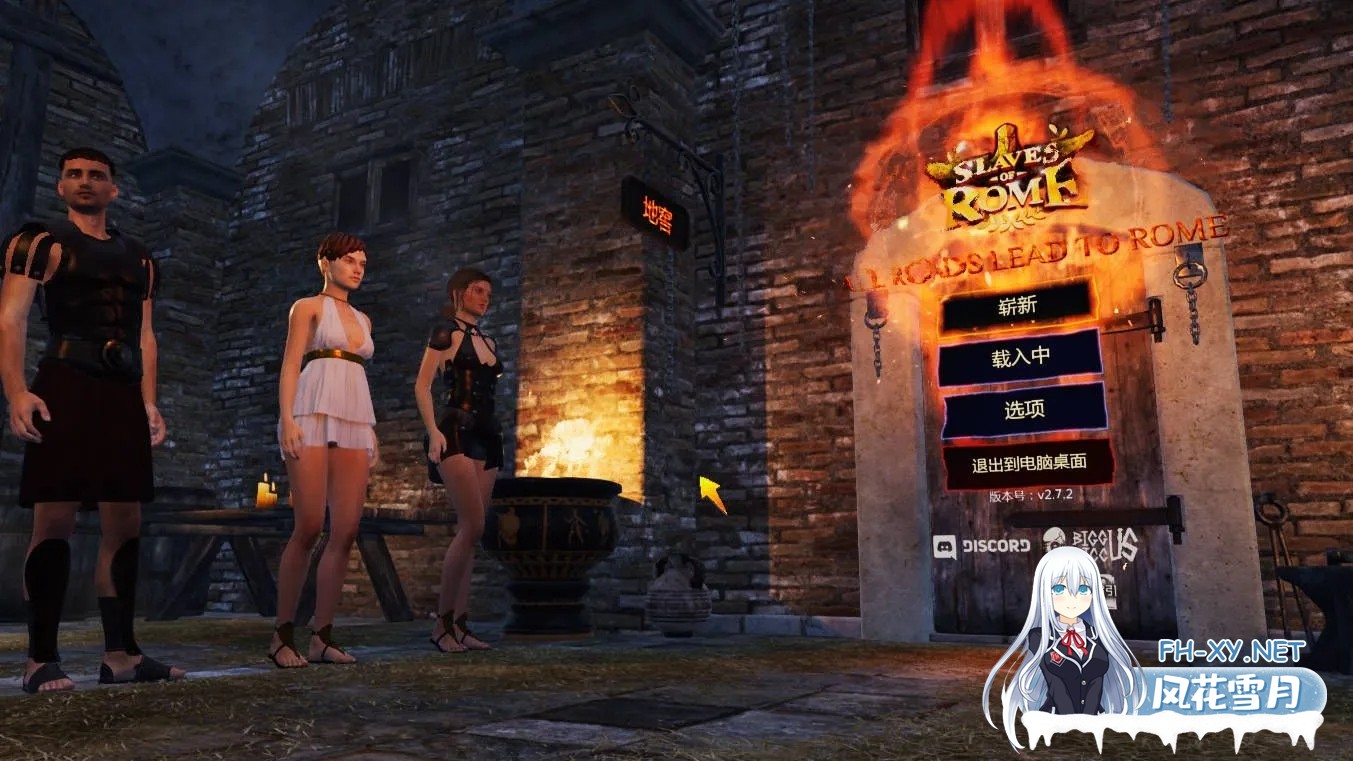Click the Discord icon

click(x=947, y=545)
